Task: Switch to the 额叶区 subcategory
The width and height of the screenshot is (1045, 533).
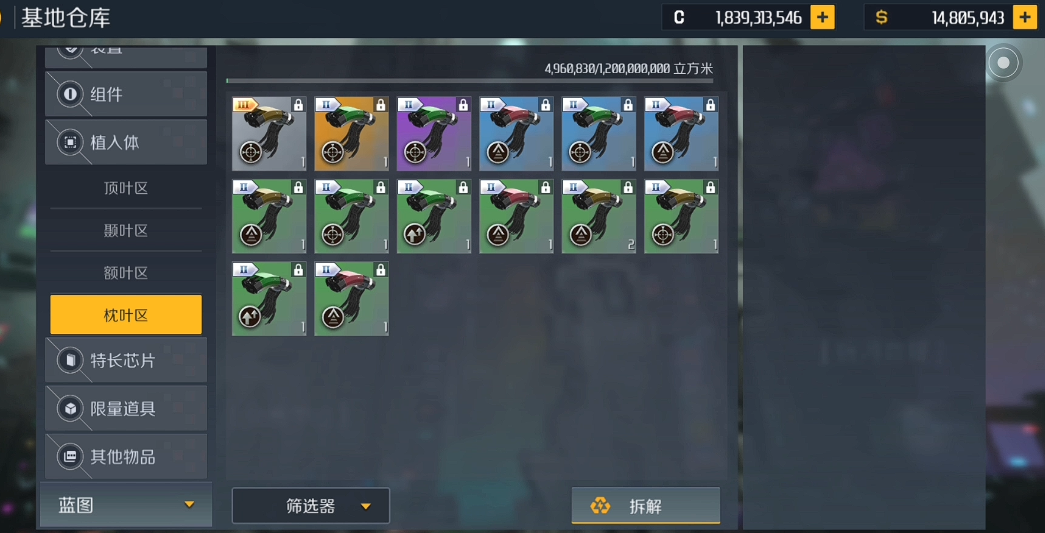Action: [x=126, y=273]
